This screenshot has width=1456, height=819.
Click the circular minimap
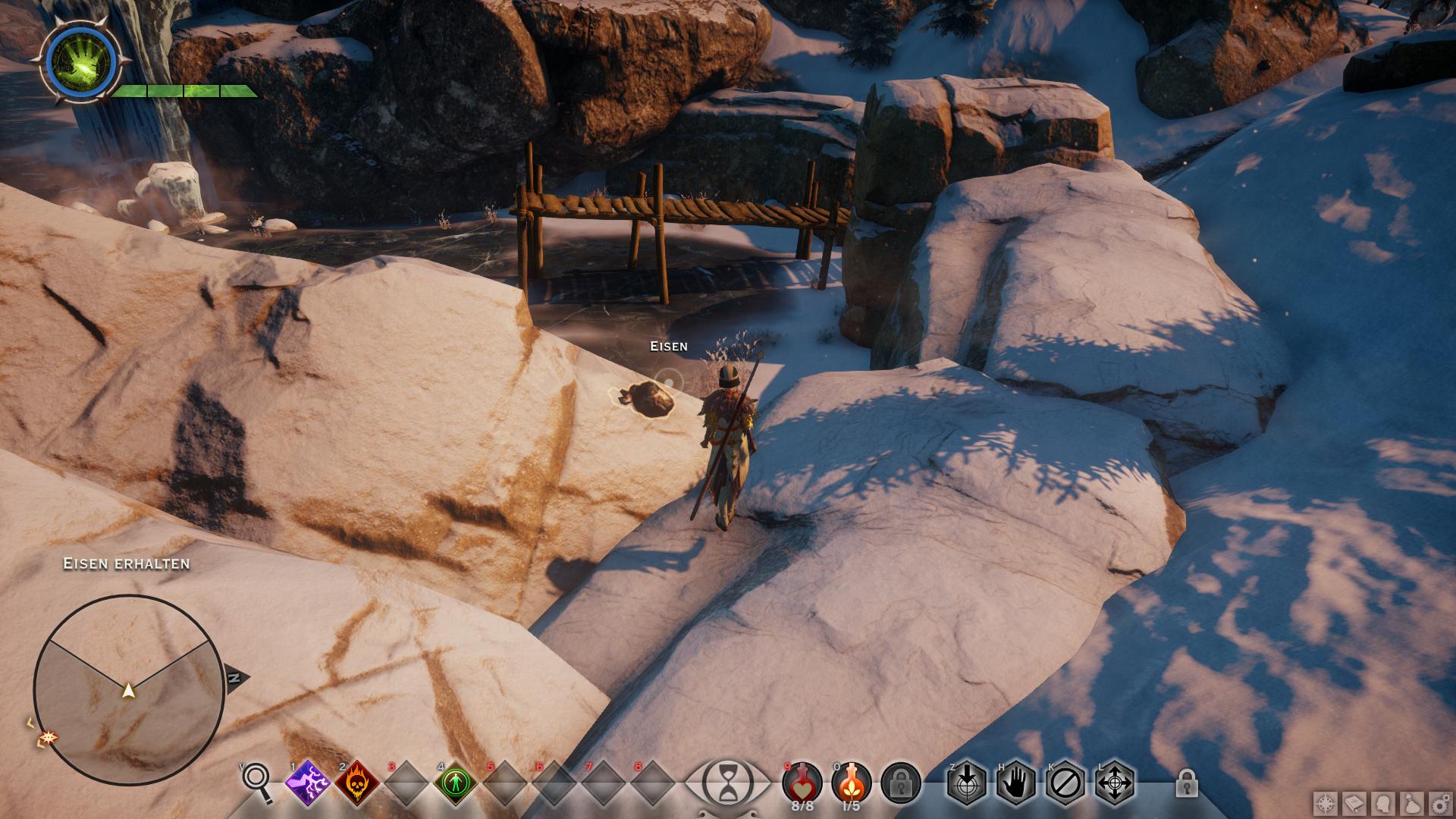[128, 689]
